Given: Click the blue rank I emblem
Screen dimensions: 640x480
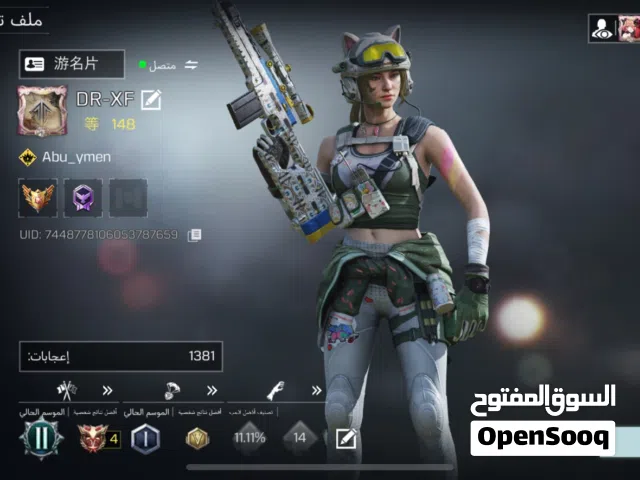Looking at the screenshot, I should pyautogui.click(x=145, y=438).
